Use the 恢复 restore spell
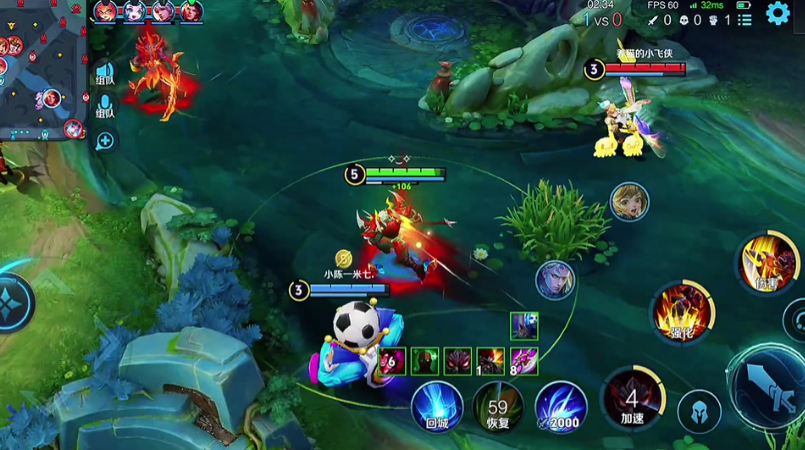The width and height of the screenshot is (805, 450). [498, 407]
